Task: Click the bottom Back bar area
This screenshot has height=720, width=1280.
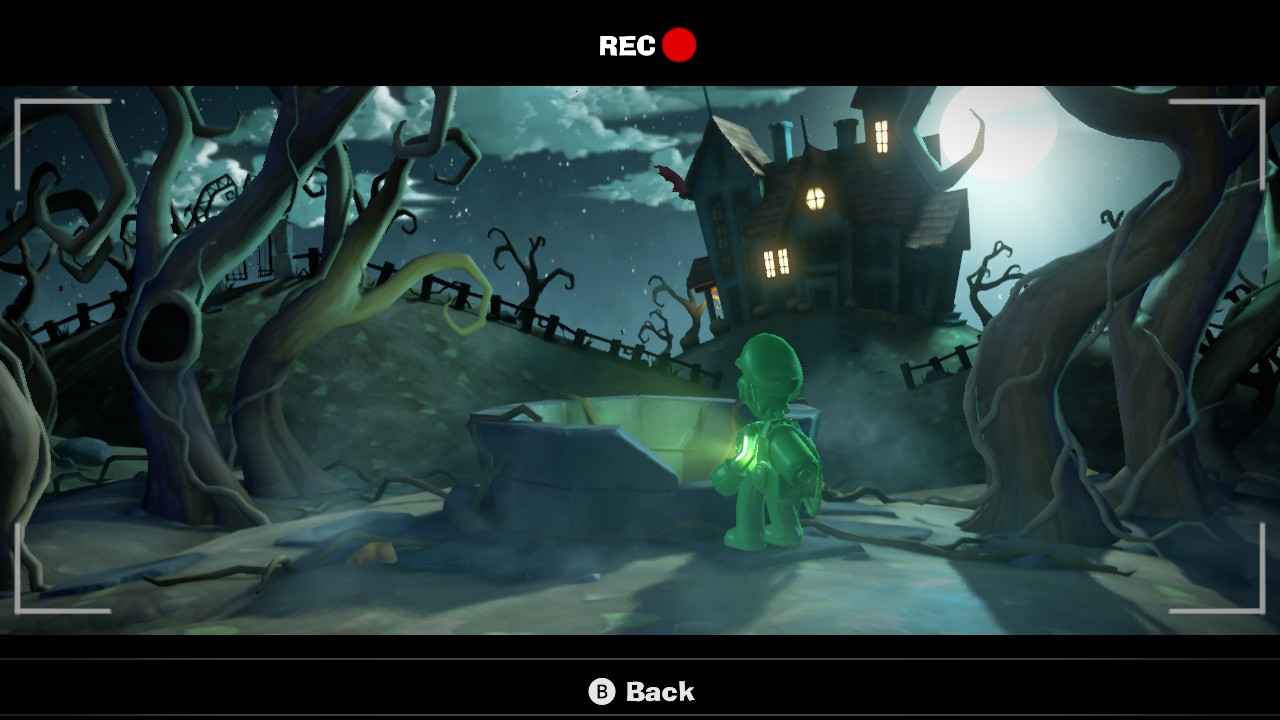Action: pos(640,690)
